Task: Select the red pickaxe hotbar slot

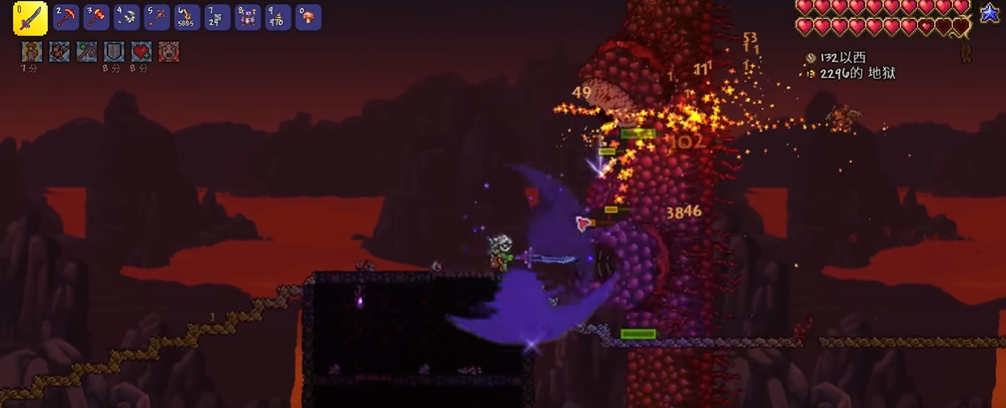Action: 67,17
